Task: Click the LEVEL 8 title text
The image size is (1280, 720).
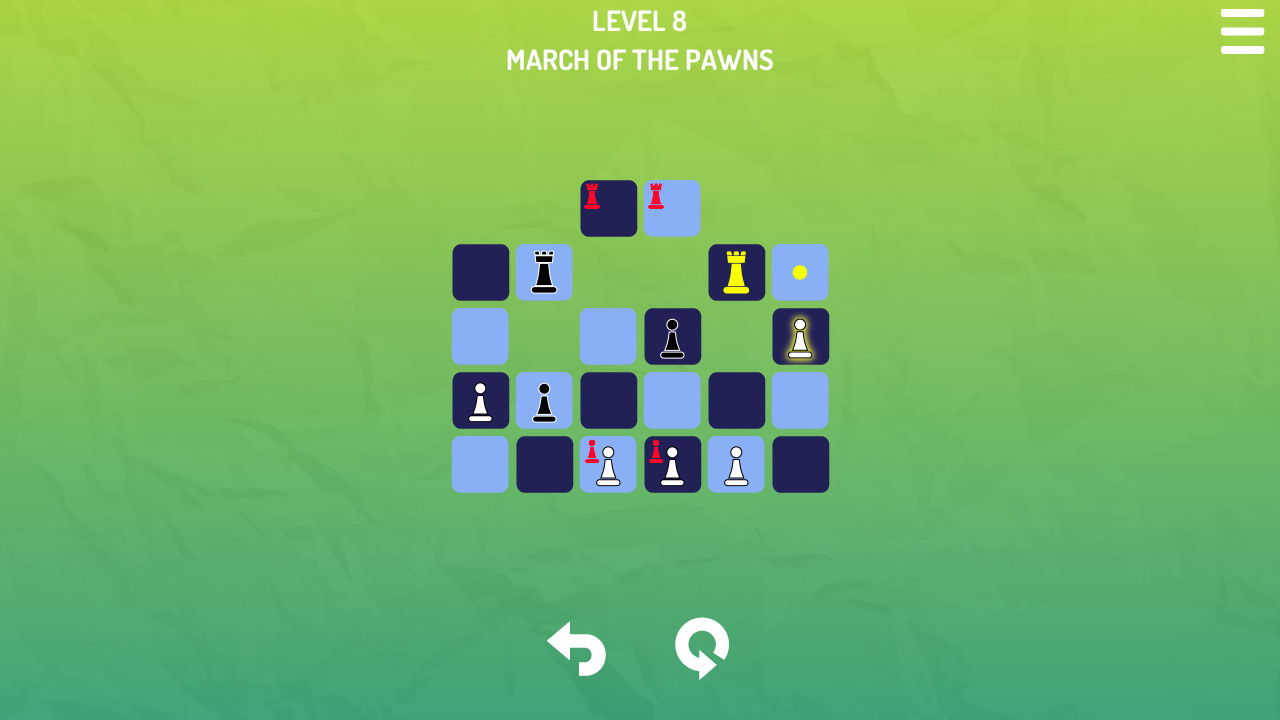Action: tap(639, 21)
